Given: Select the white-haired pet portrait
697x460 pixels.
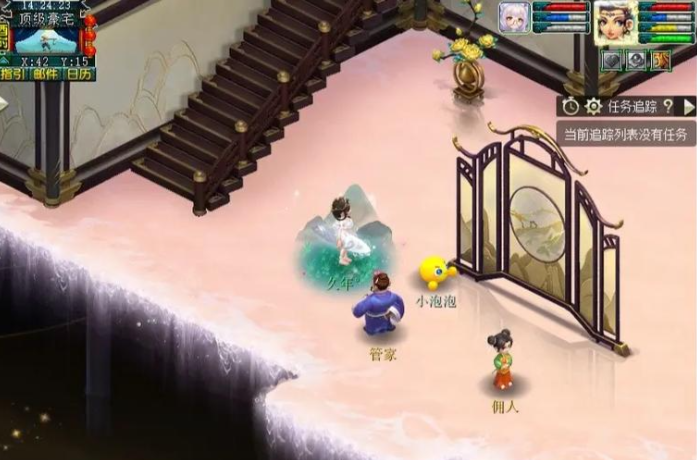Looking at the screenshot, I should [x=514, y=18].
